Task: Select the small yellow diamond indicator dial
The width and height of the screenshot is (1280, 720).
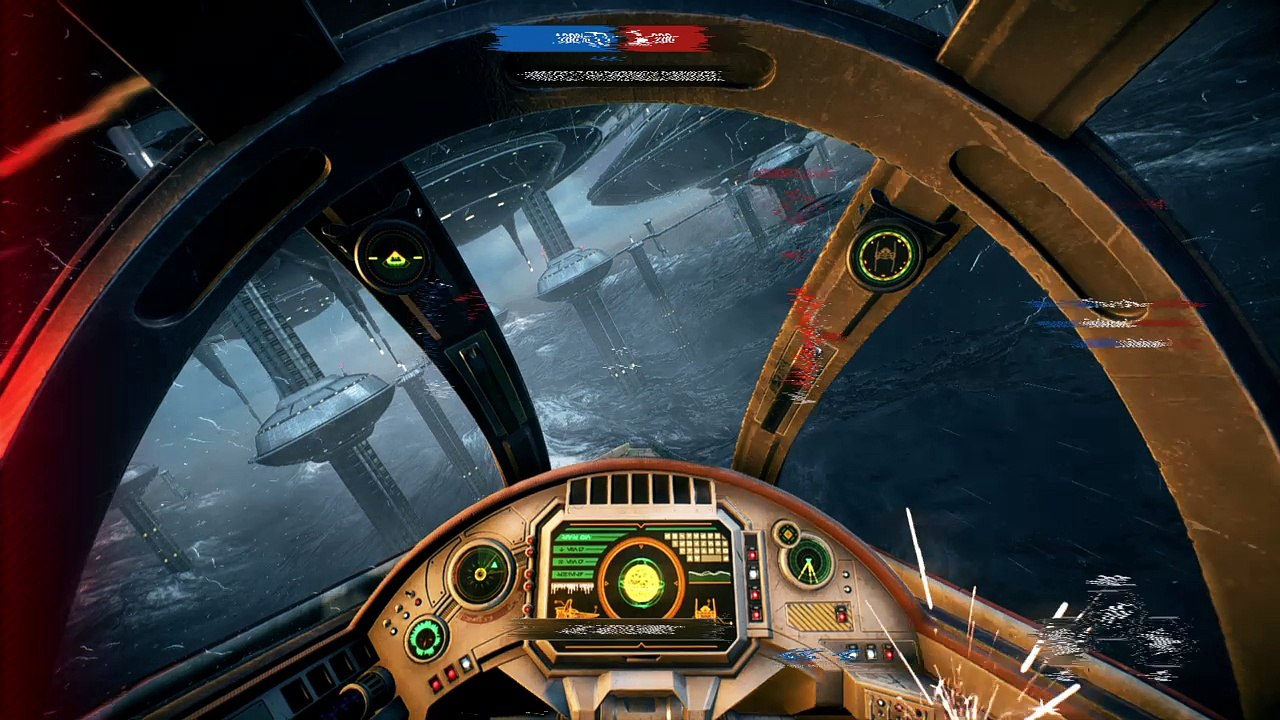Action: click(x=786, y=533)
